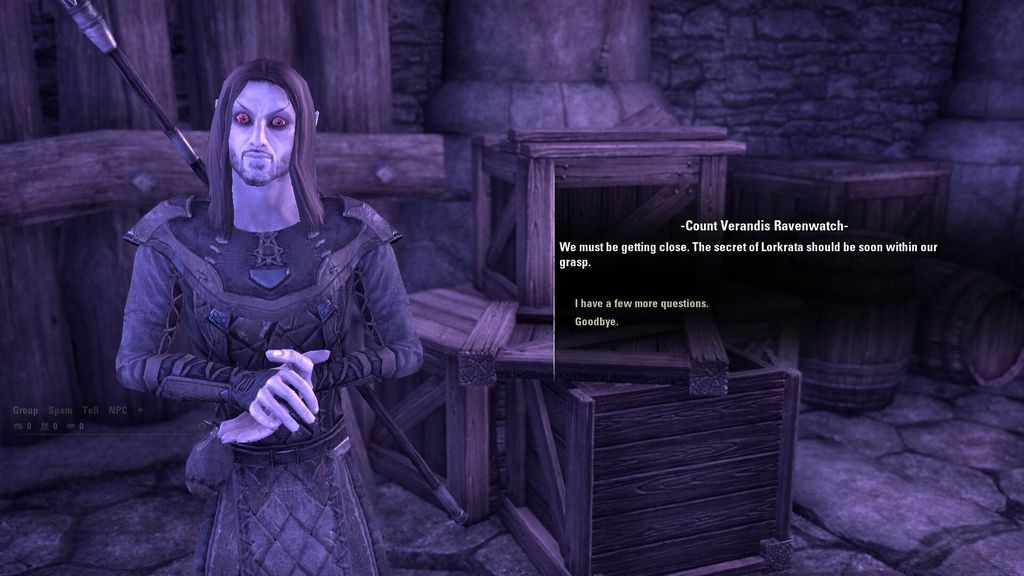Switch to the Tell chat tab
Viewport: 1024px width, 576px height.
(90, 411)
